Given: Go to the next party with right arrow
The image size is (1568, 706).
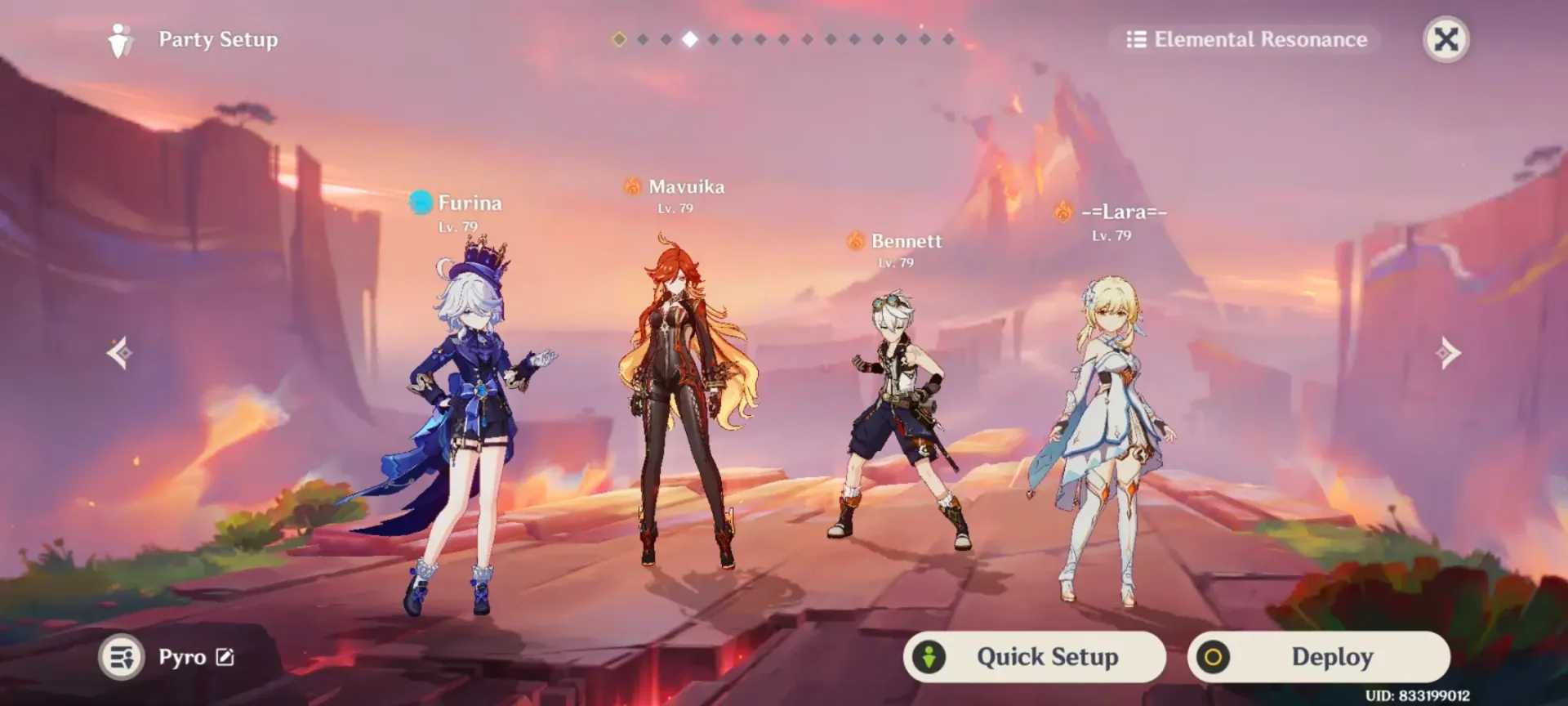Looking at the screenshot, I should pyautogui.click(x=1448, y=353).
